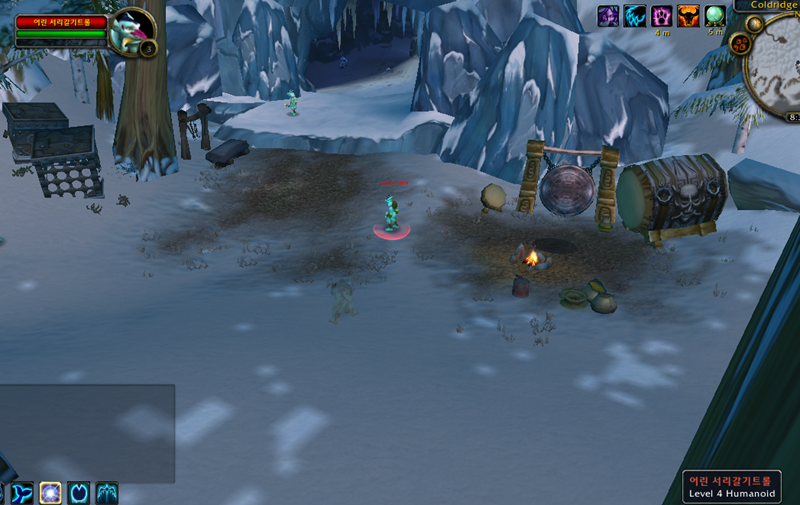Click the blue claw slash buff icon
This screenshot has height=505, width=800.
635,16
